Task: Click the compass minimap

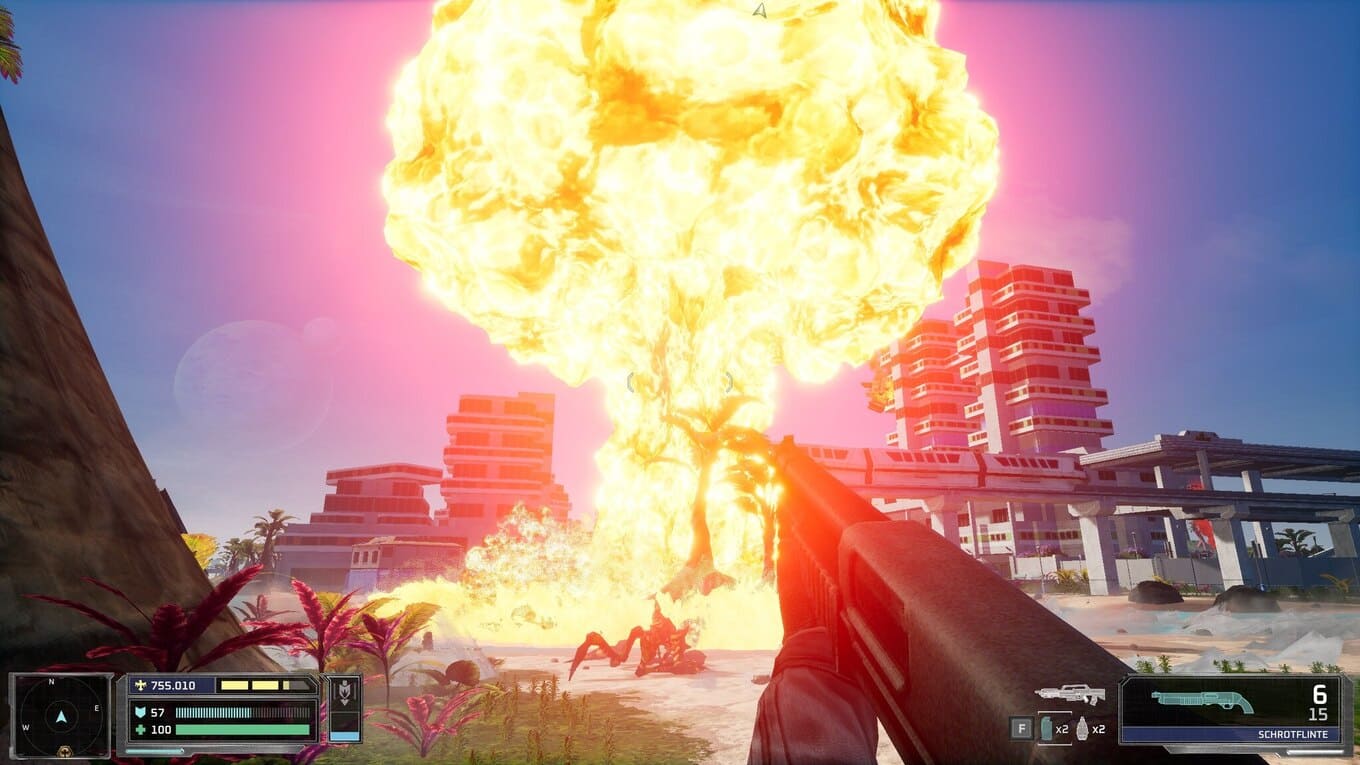Action: 61,715
